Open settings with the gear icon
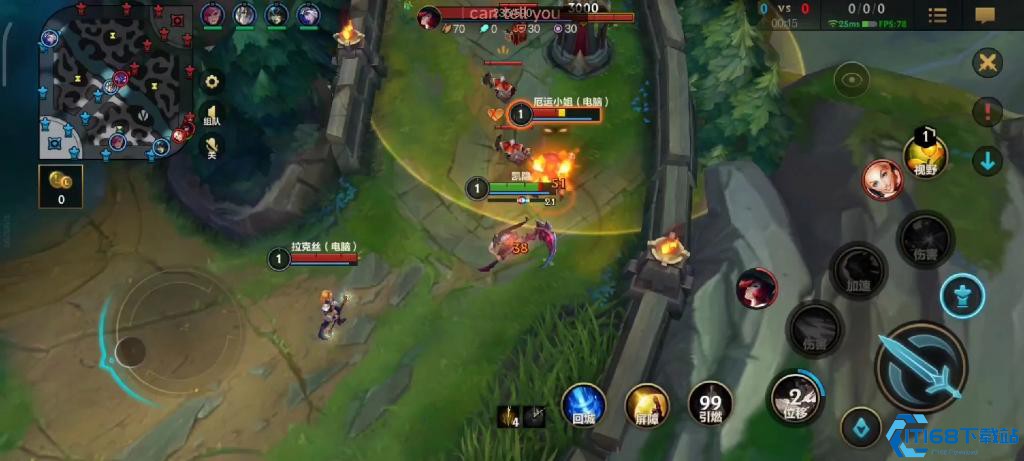The width and height of the screenshot is (1024, 461). (x=212, y=81)
